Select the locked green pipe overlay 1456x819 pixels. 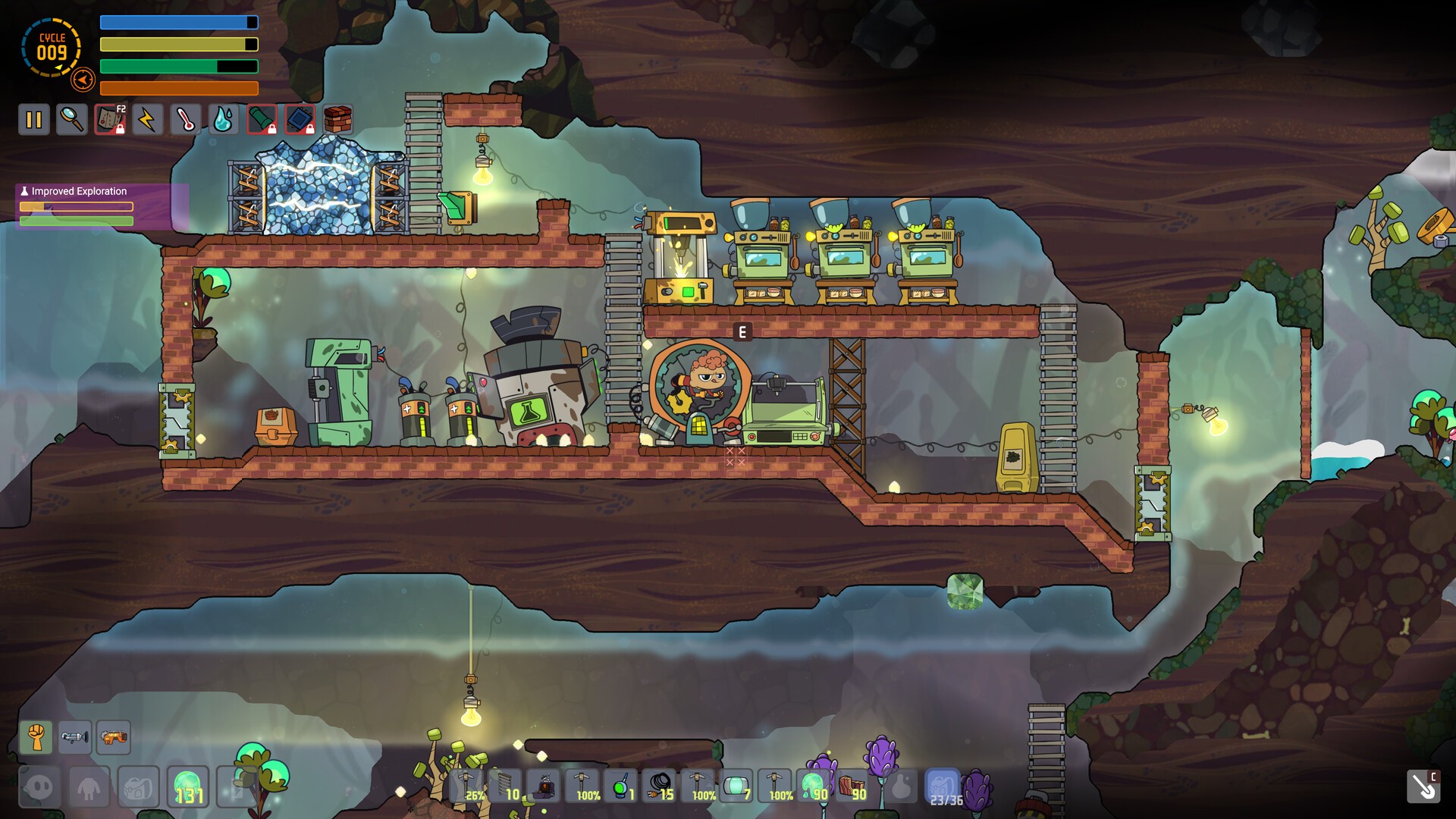262,120
